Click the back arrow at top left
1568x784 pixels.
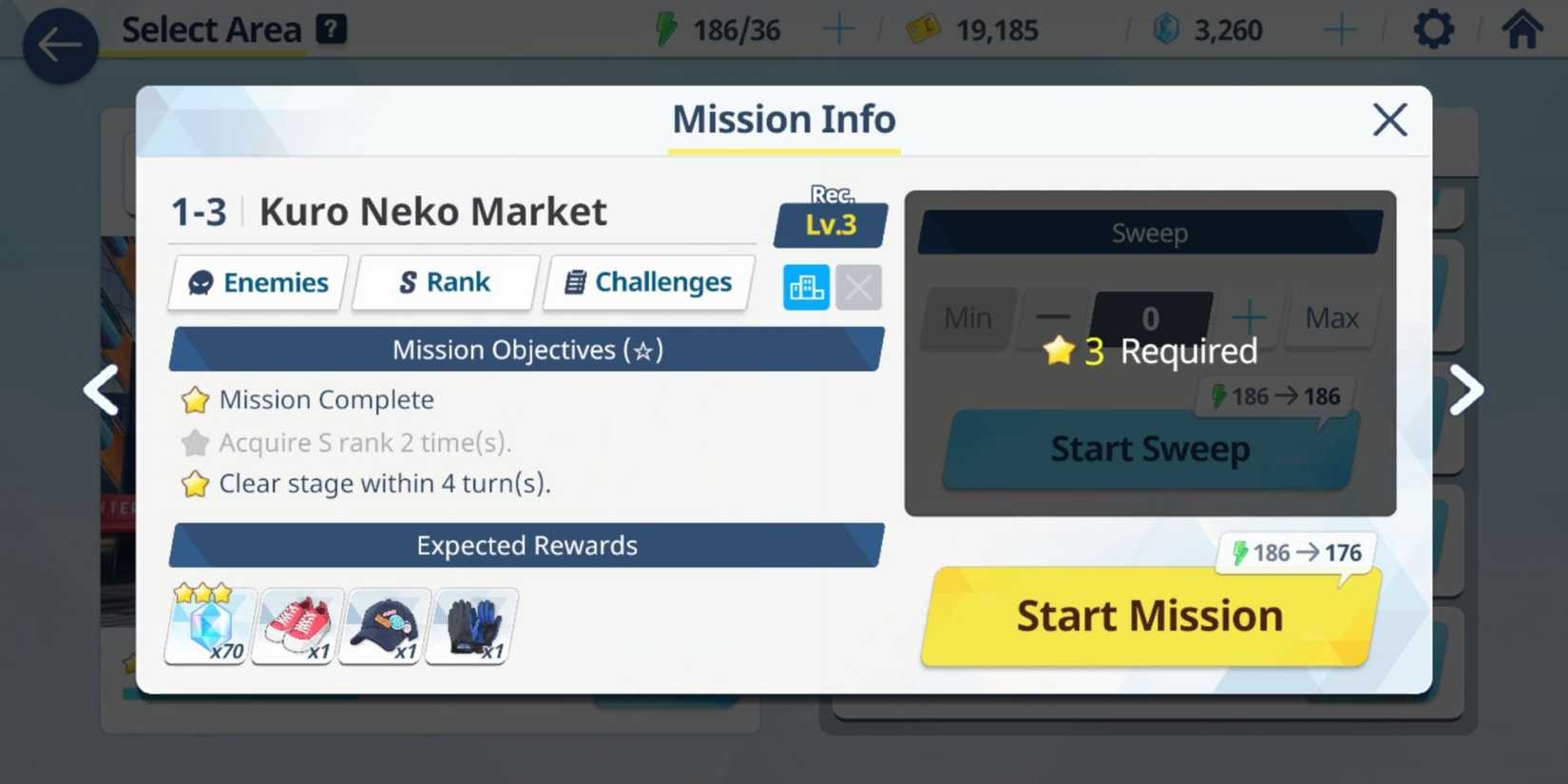pos(59,44)
